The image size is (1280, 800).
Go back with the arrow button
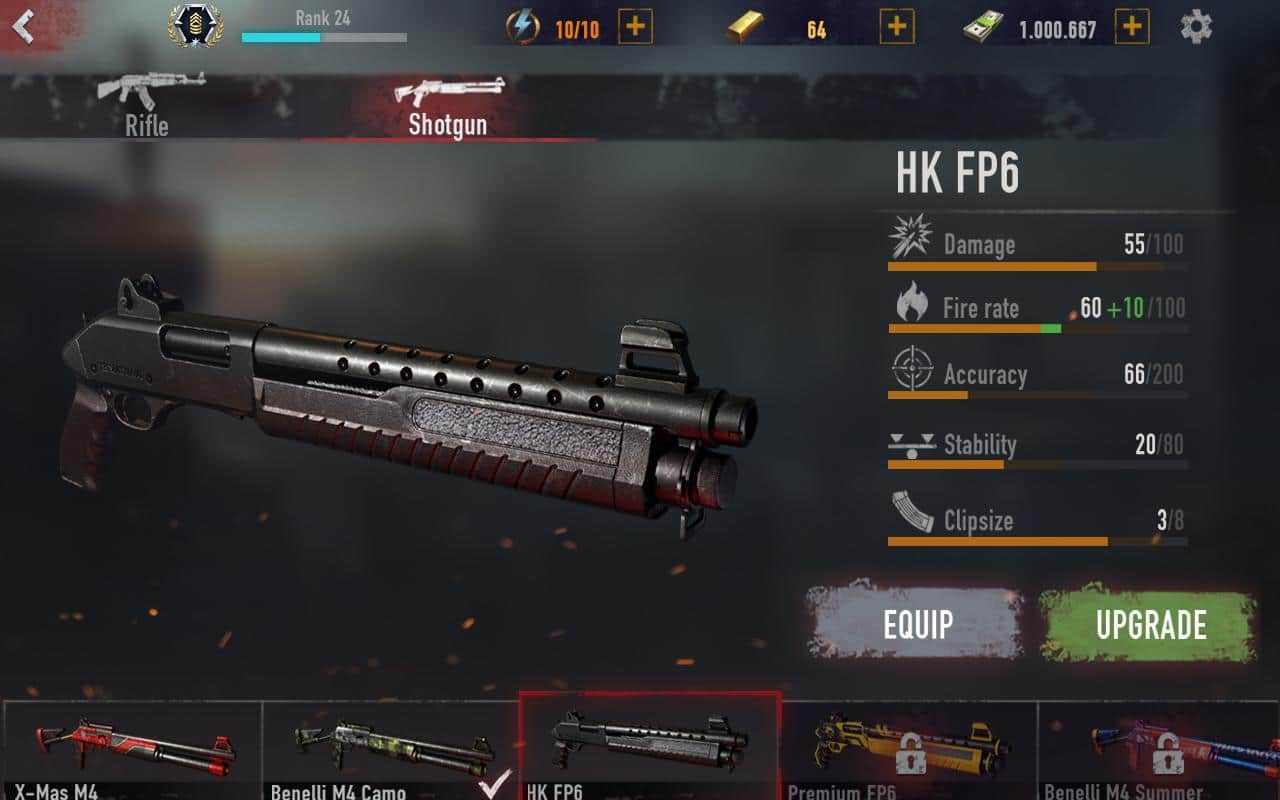tap(24, 27)
